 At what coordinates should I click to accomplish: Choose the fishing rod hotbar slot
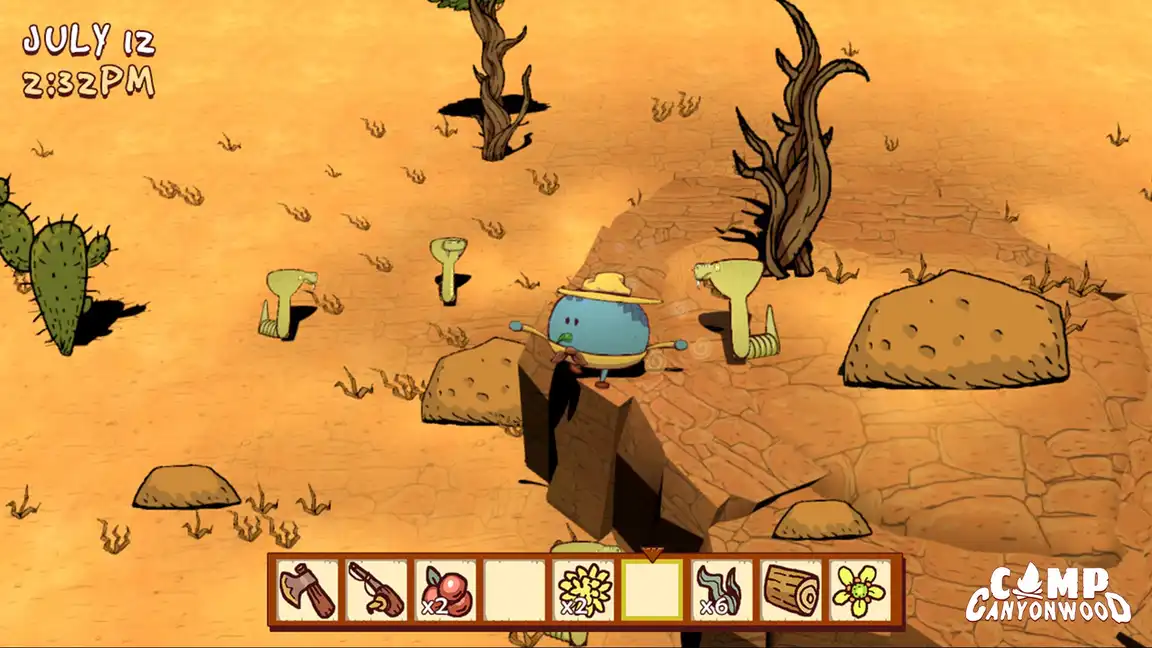pos(376,590)
